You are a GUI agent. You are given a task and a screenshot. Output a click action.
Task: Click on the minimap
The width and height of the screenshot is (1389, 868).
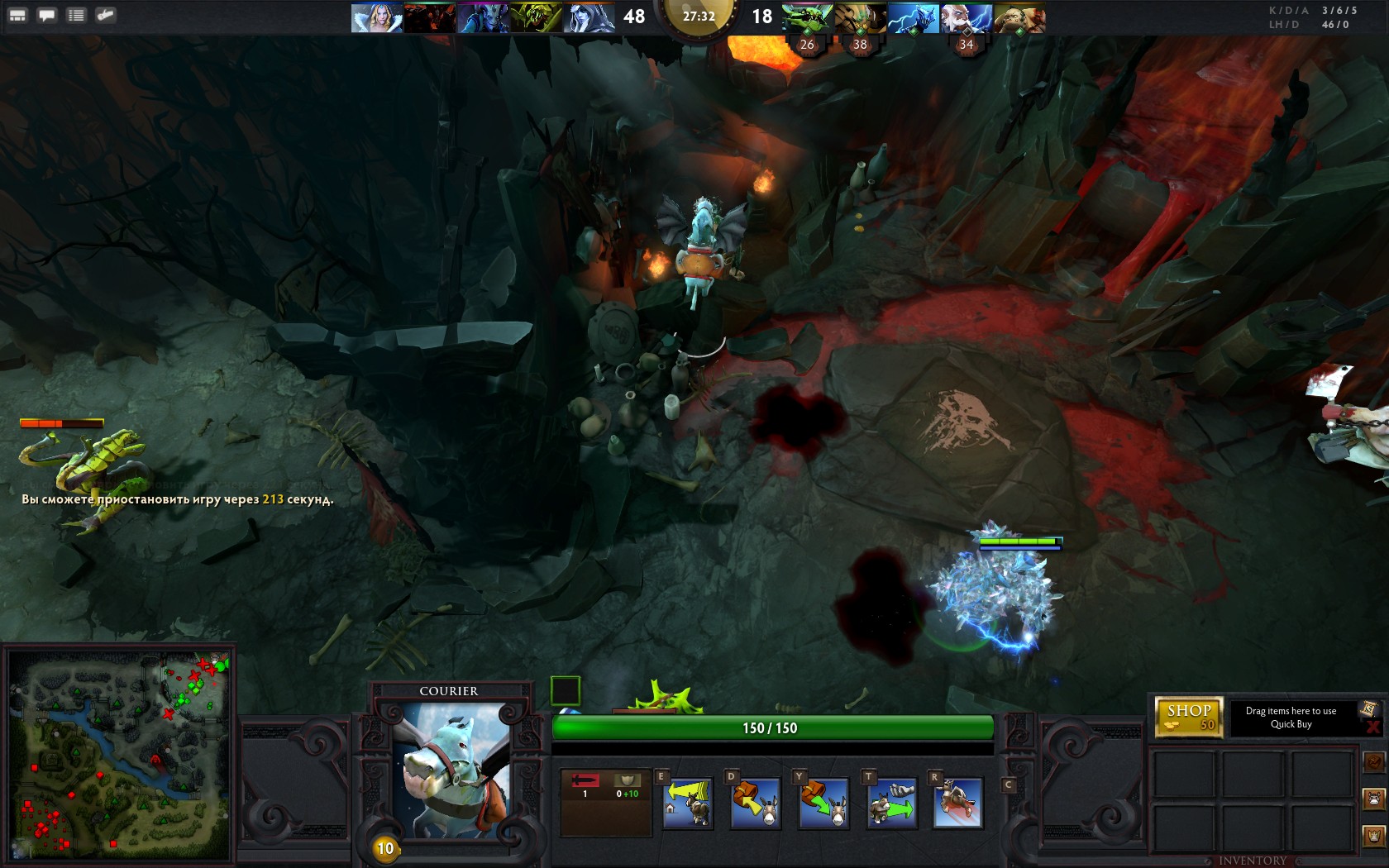118,755
